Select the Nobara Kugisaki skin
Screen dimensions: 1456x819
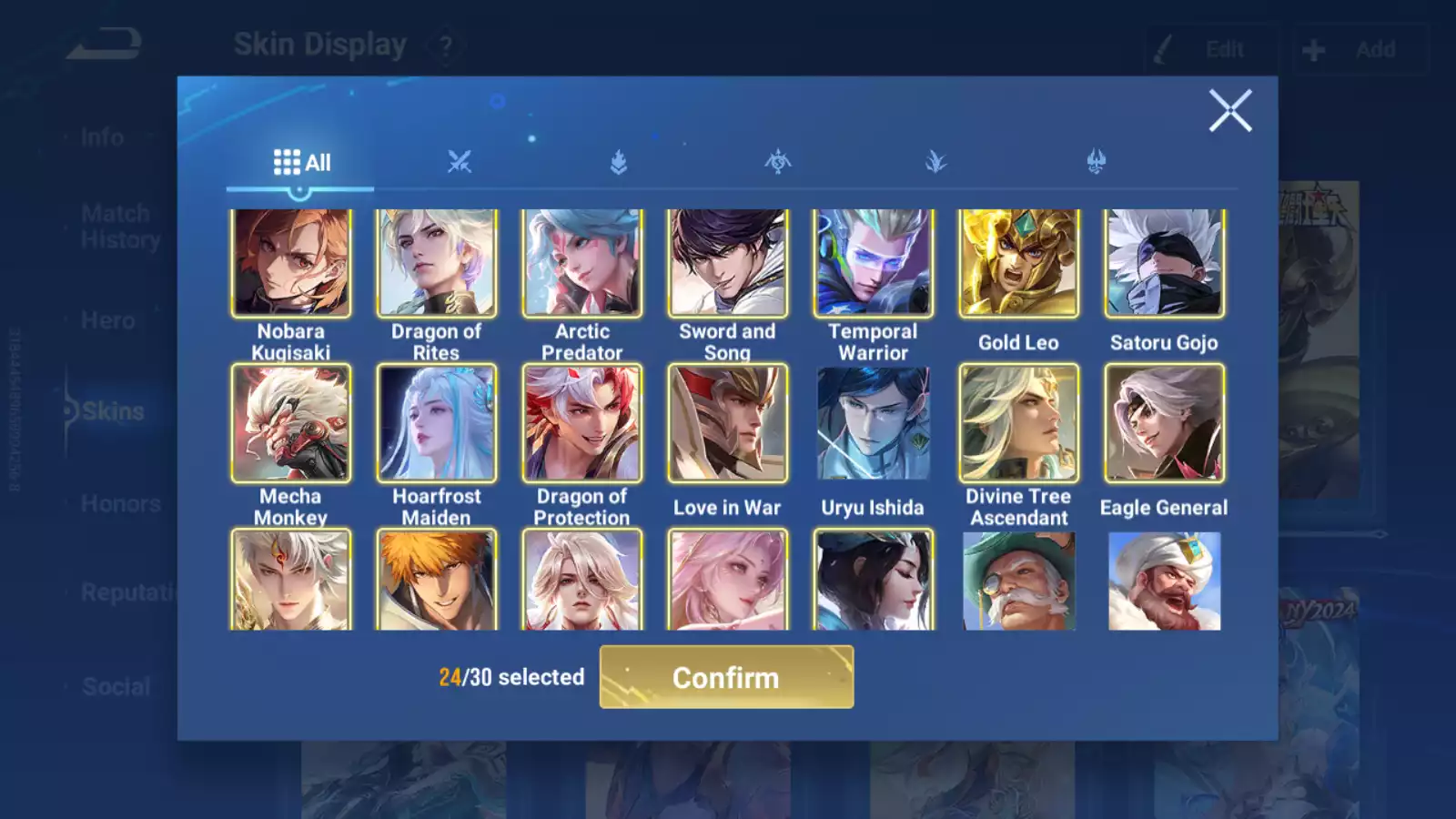(291, 263)
